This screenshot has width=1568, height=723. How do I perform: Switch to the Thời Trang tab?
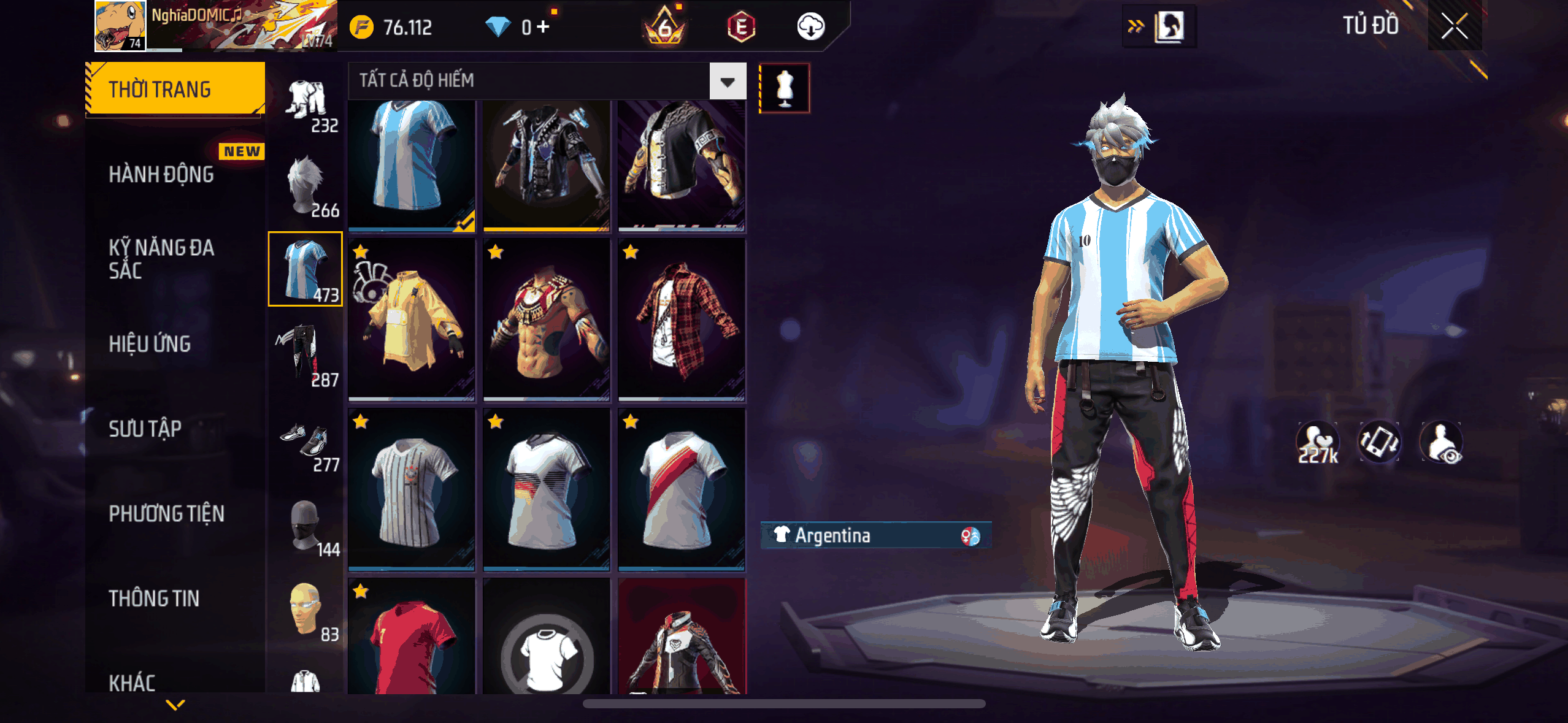click(x=175, y=90)
